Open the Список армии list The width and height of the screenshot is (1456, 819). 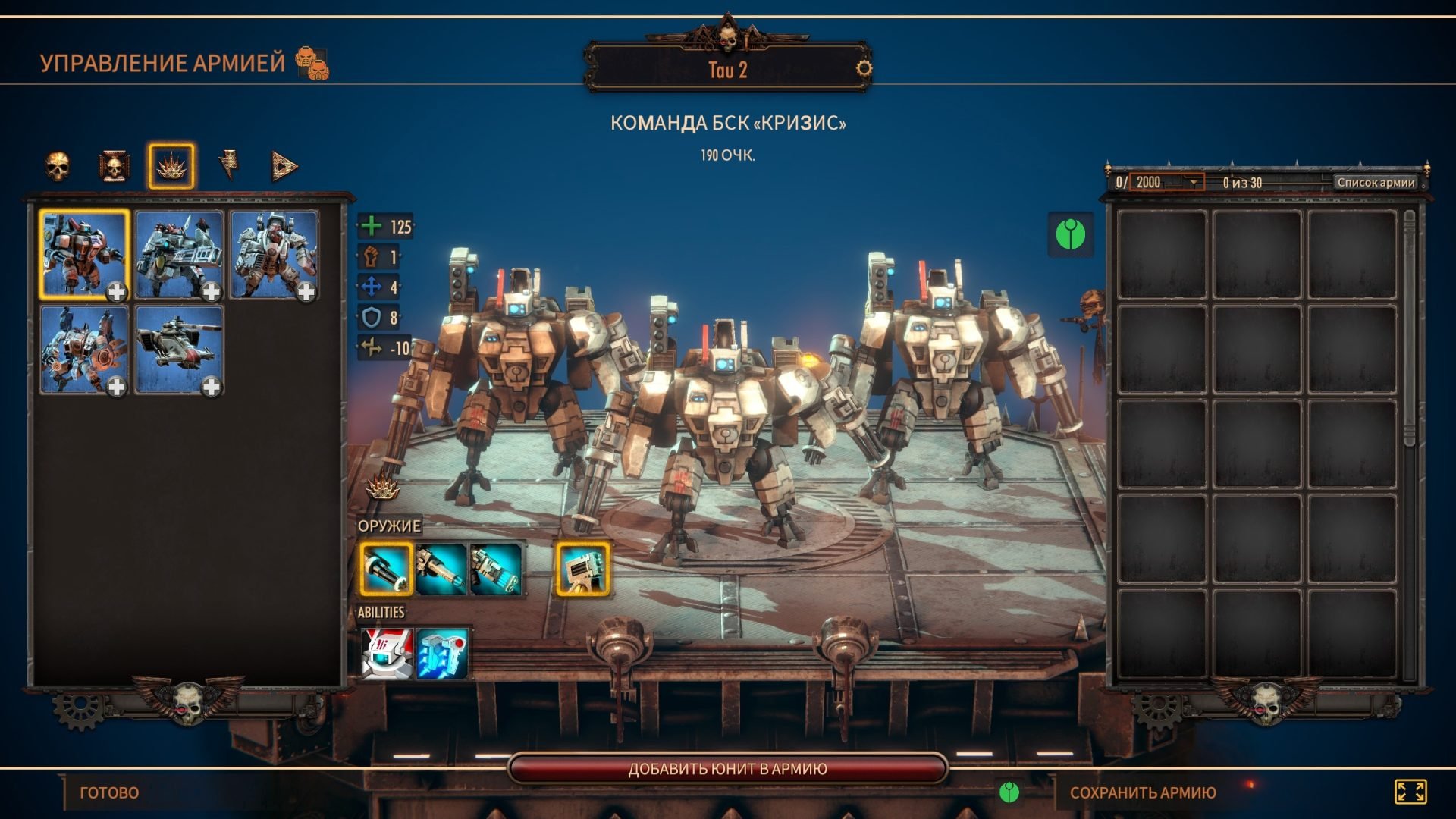pyautogui.click(x=1376, y=182)
